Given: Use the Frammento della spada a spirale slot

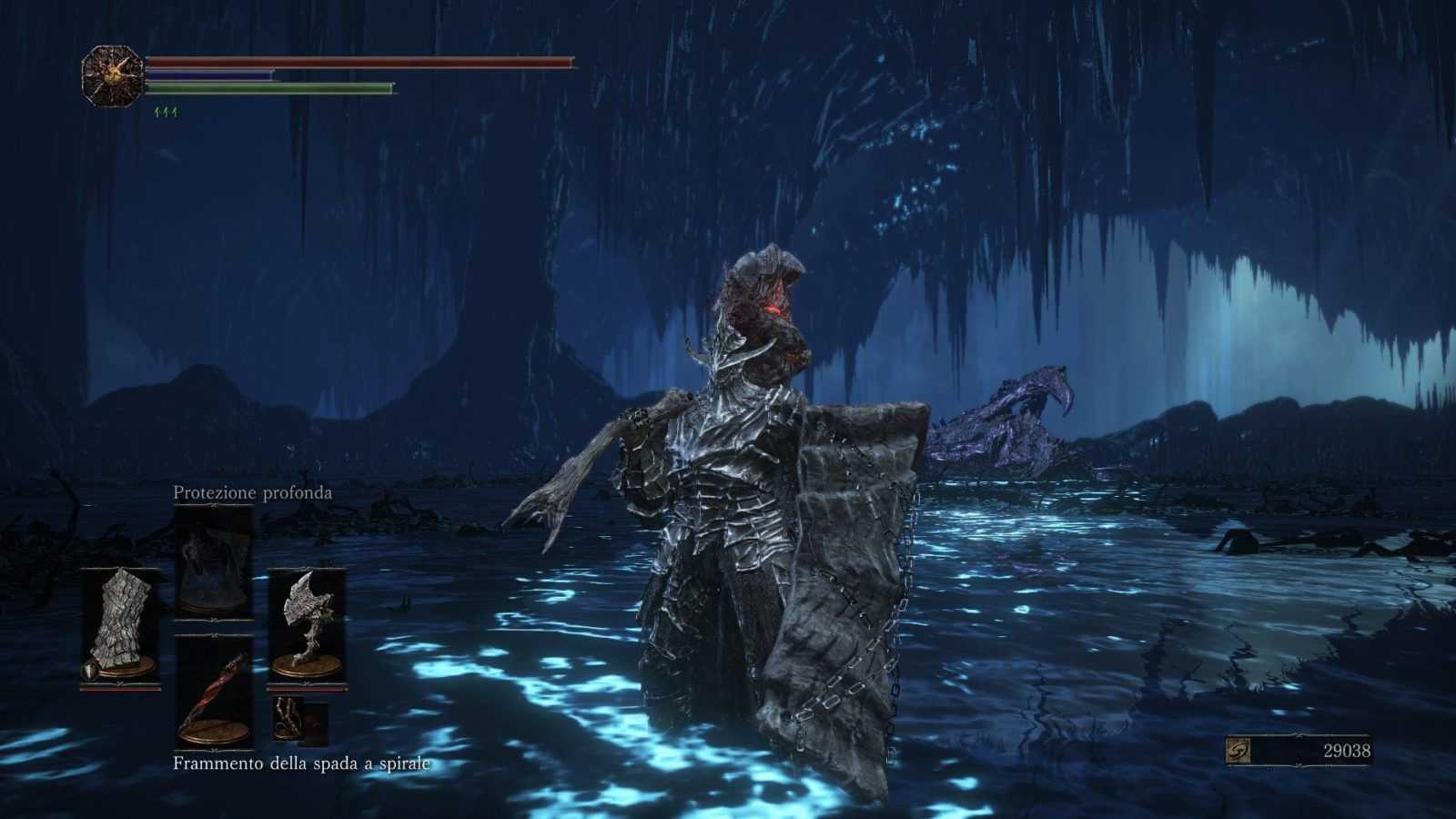Looking at the screenshot, I should point(213,692).
